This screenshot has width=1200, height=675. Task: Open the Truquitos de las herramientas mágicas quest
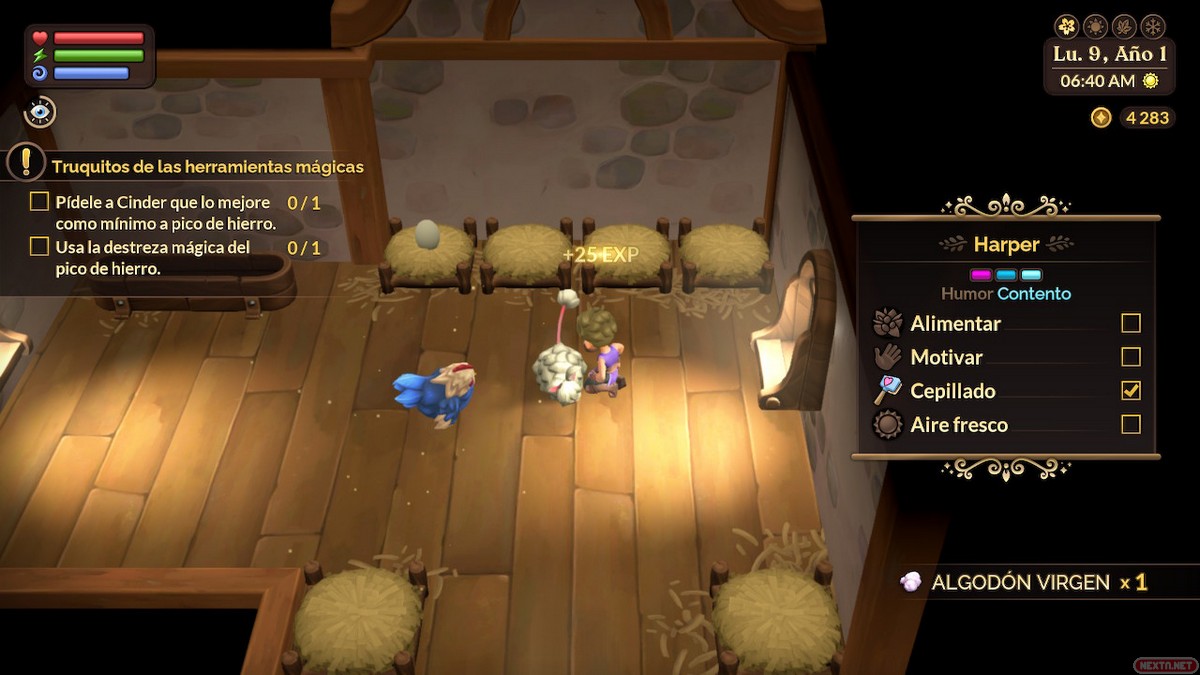click(x=207, y=166)
